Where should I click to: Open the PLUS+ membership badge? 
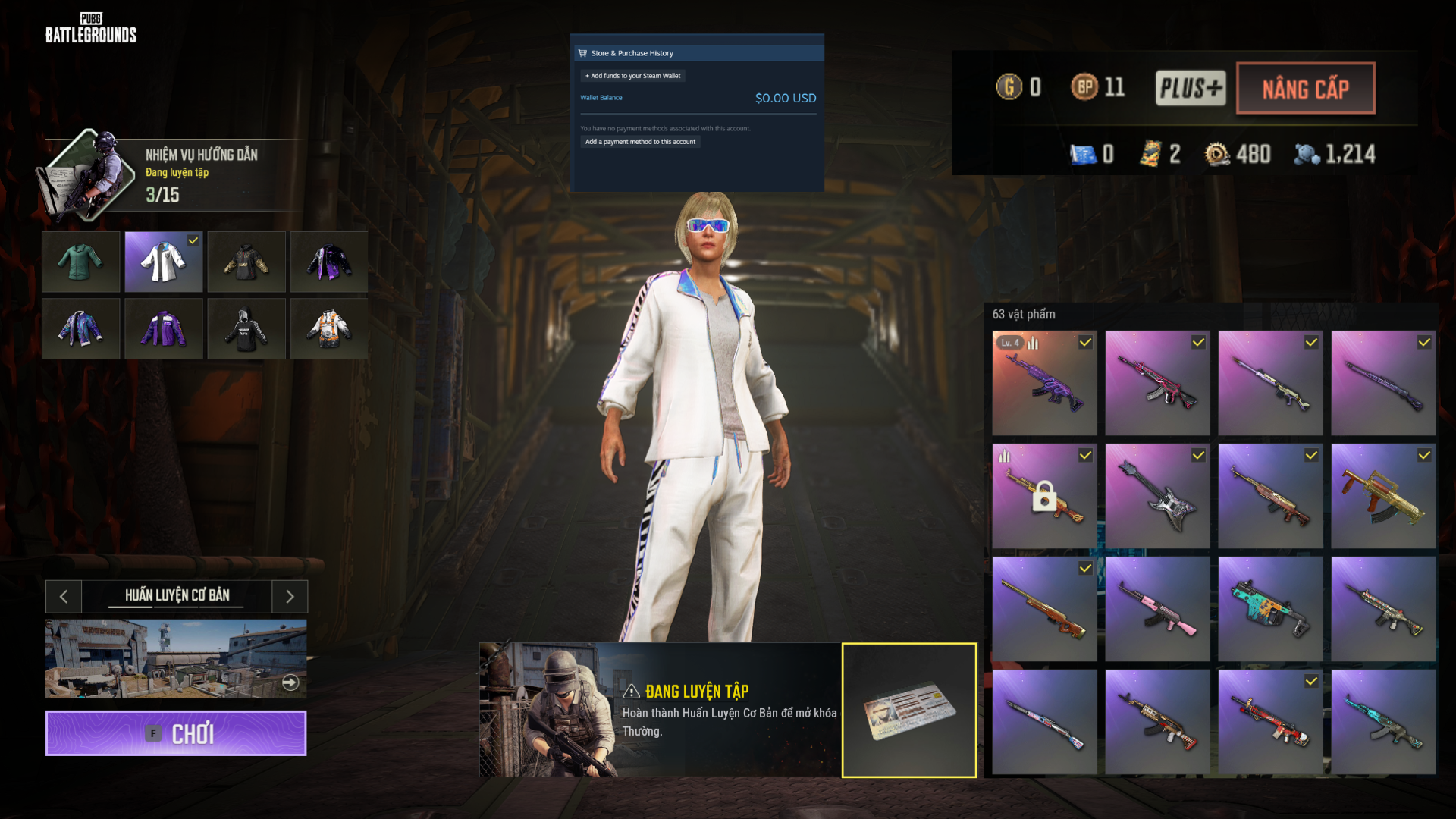tap(1190, 88)
